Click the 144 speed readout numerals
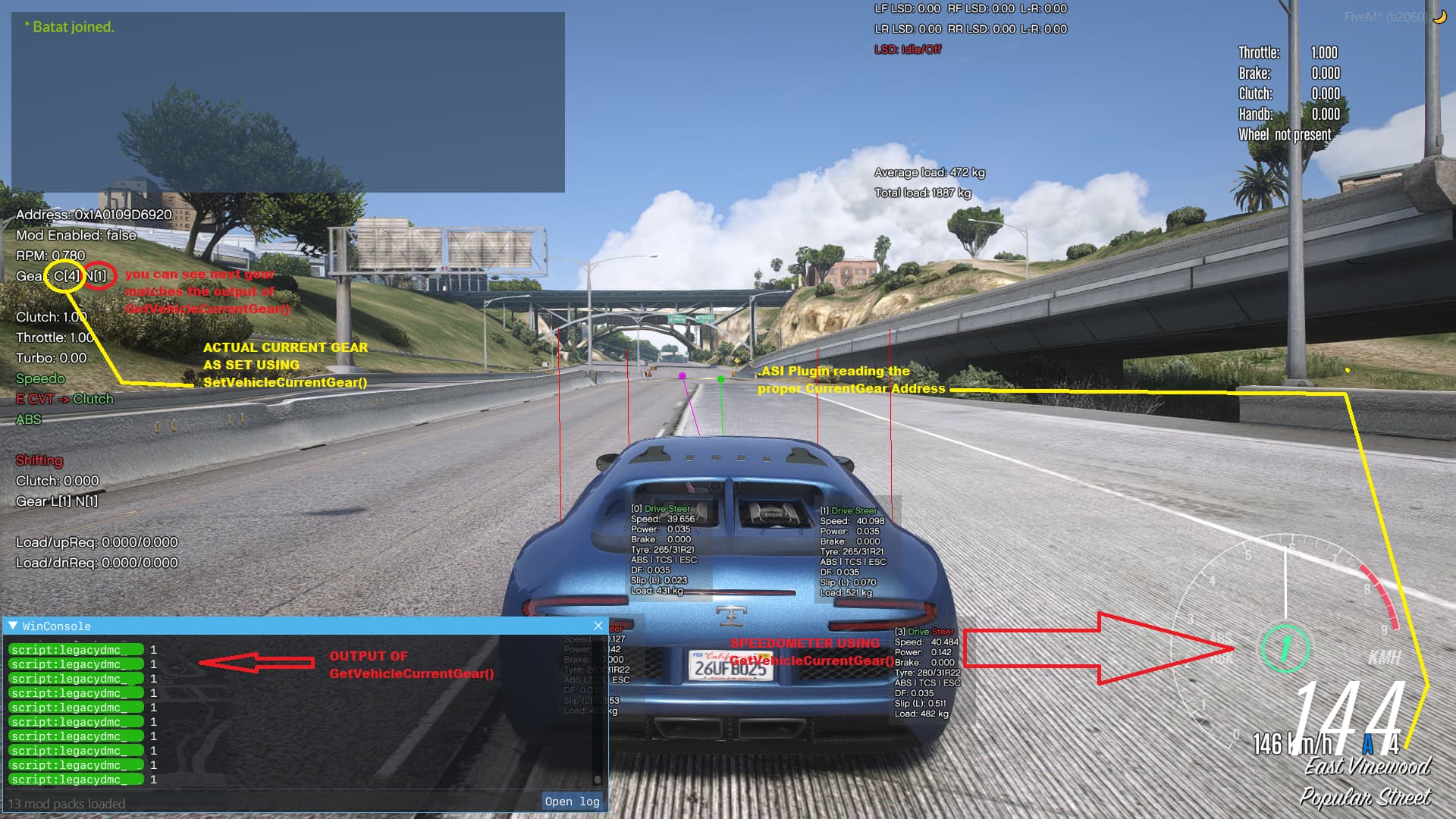Image resolution: width=1456 pixels, height=819 pixels. 1350,705
